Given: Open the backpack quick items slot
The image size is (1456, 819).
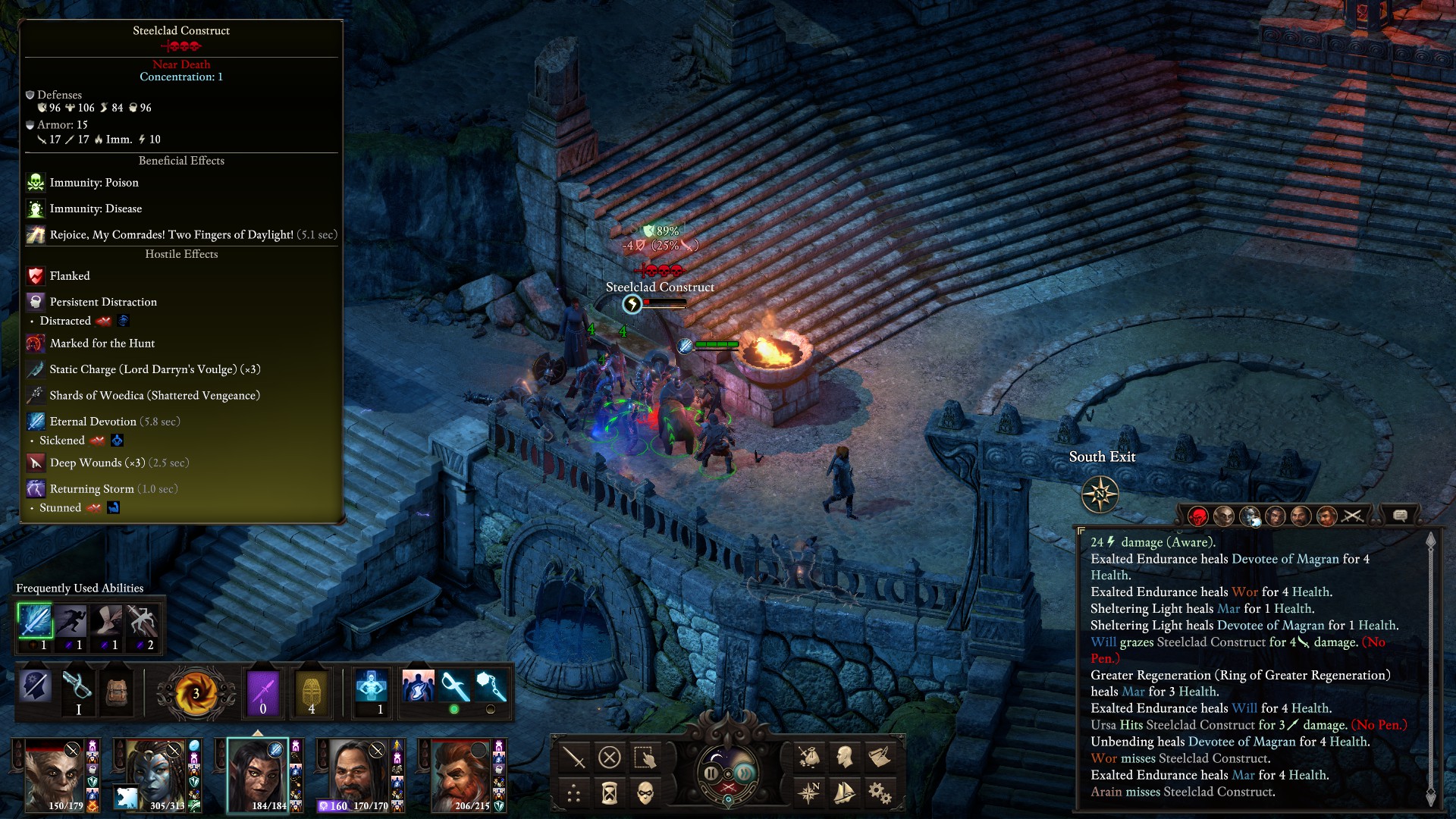Looking at the screenshot, I should coord(117,692).
